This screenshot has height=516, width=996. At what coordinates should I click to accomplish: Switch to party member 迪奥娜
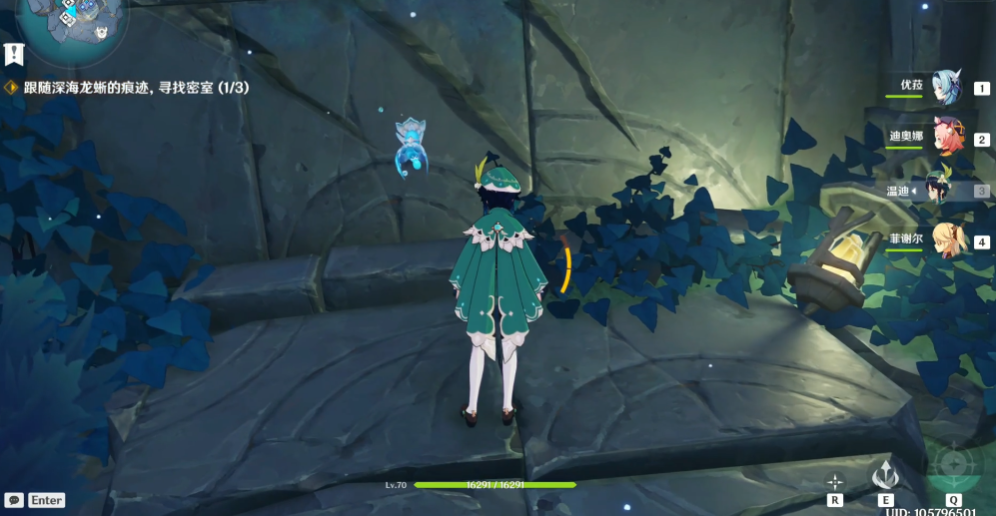click(x=945, y=137)
